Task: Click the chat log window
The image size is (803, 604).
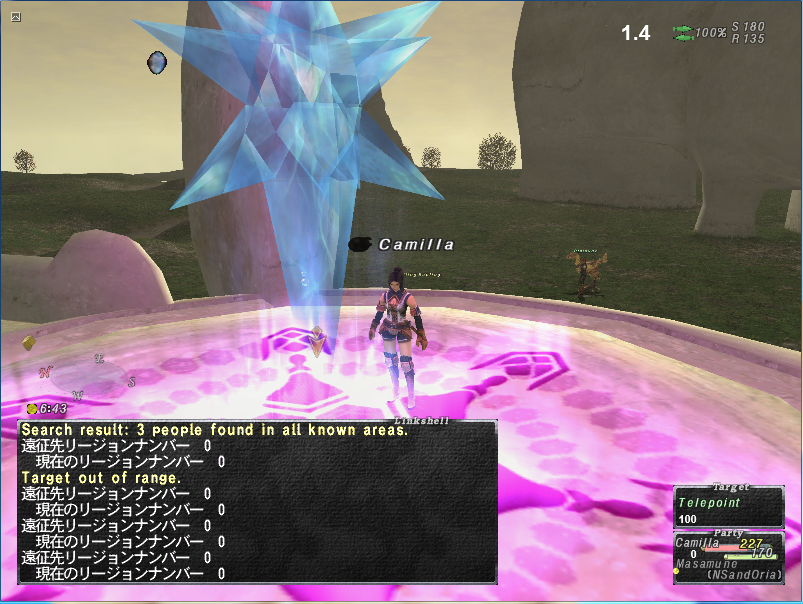Action: click(258, 501)
